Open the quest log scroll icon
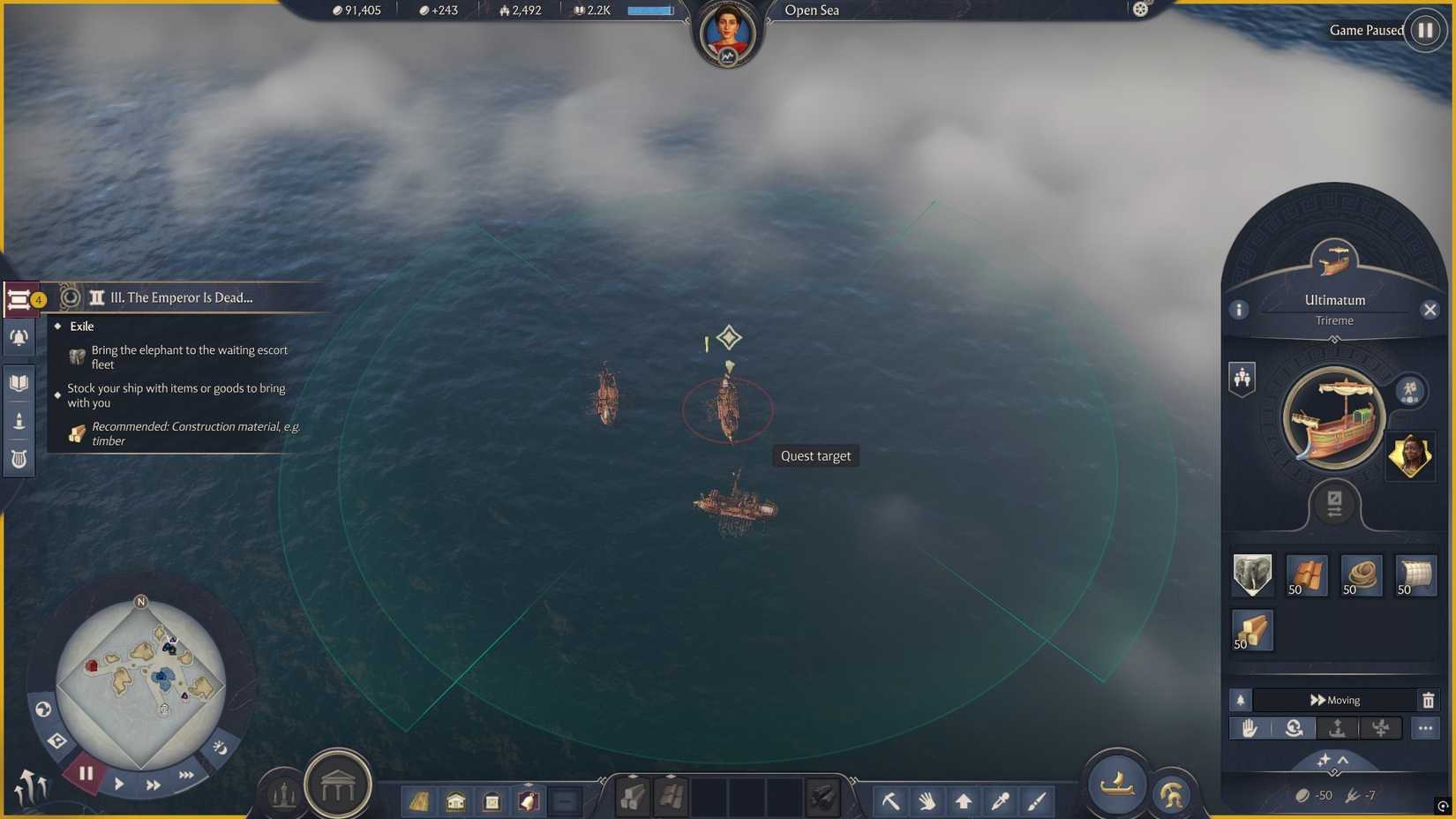This screenshot has width=1456, height=819. [x=19, y=300]
